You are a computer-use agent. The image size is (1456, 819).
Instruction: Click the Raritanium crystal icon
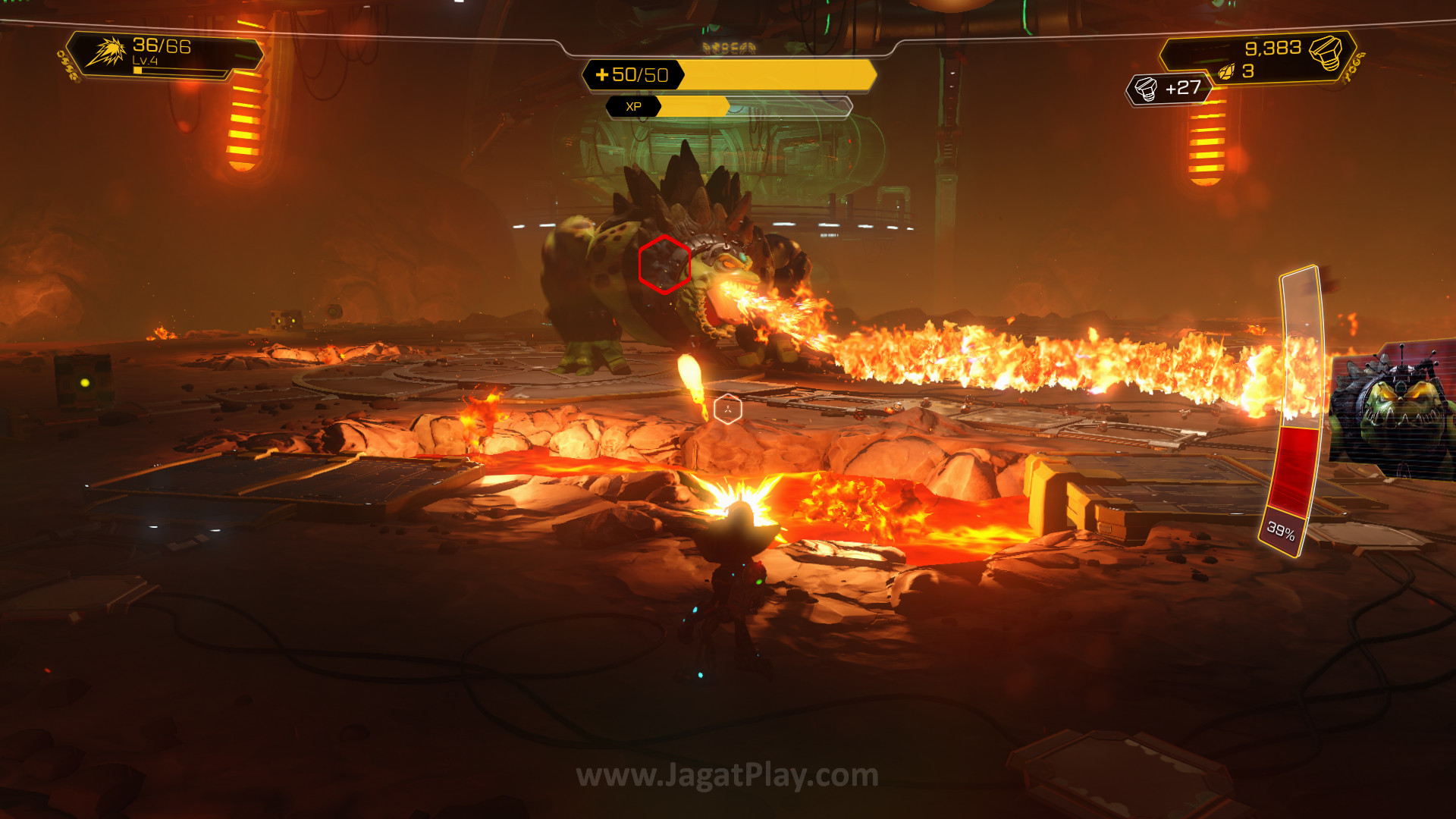[1226, 72]
